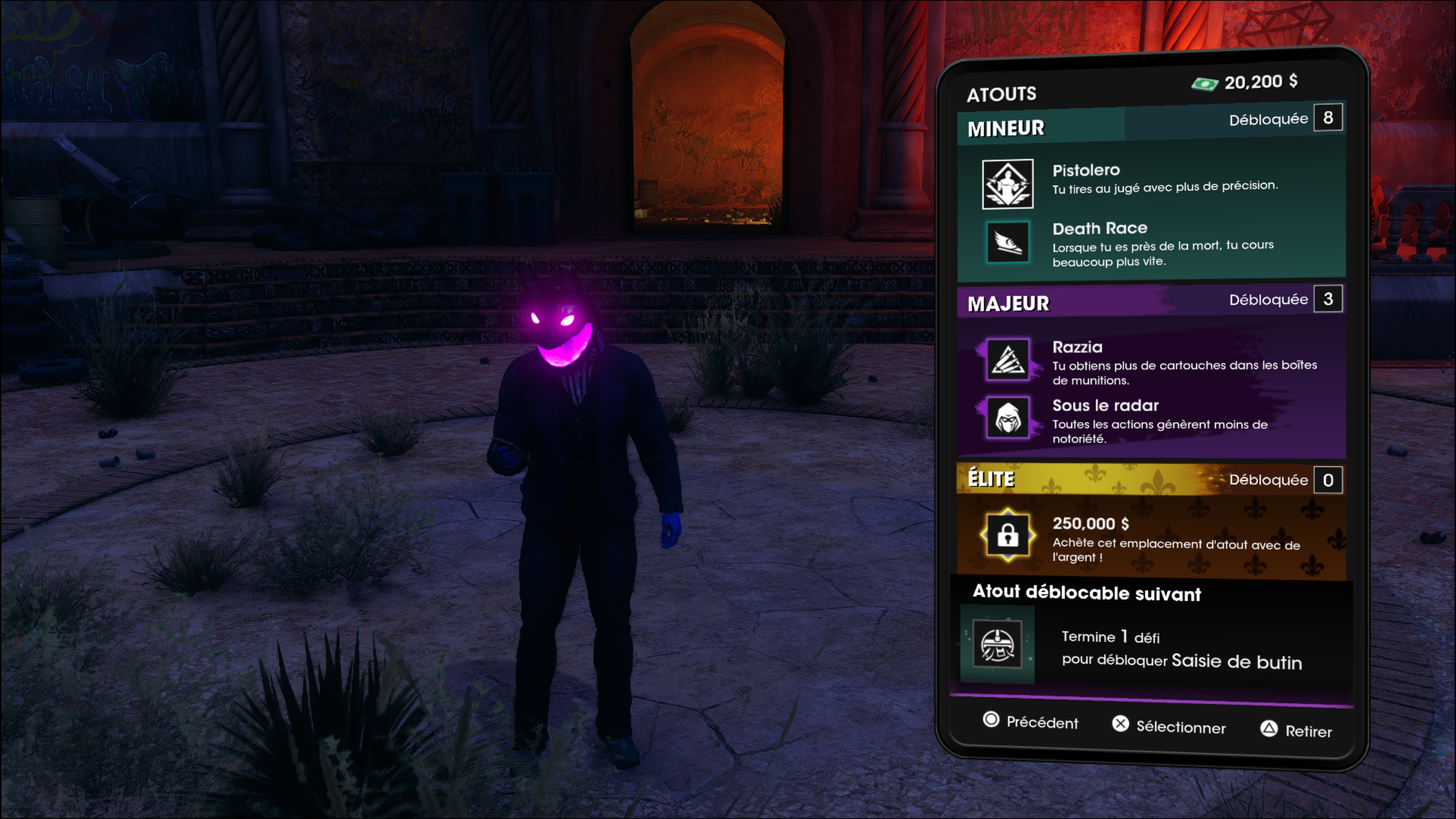Screen dimensions: 1456x819
Task: Open the Mineur perk category header
Action: tap(1007, 128)
